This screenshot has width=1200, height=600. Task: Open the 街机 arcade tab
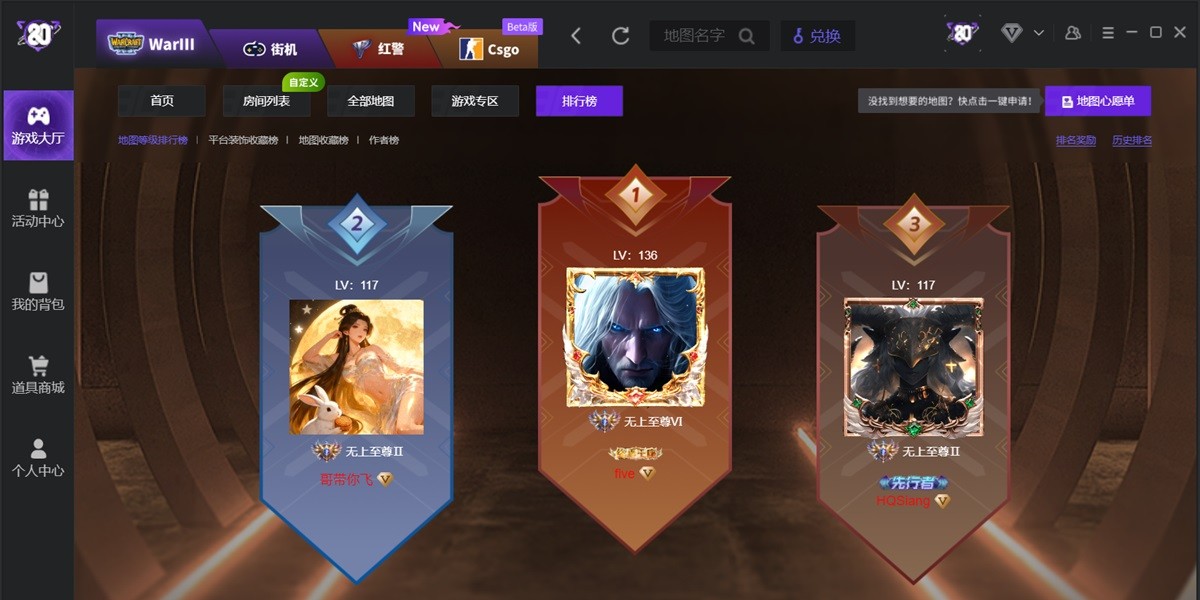click(x=270, y=48)
